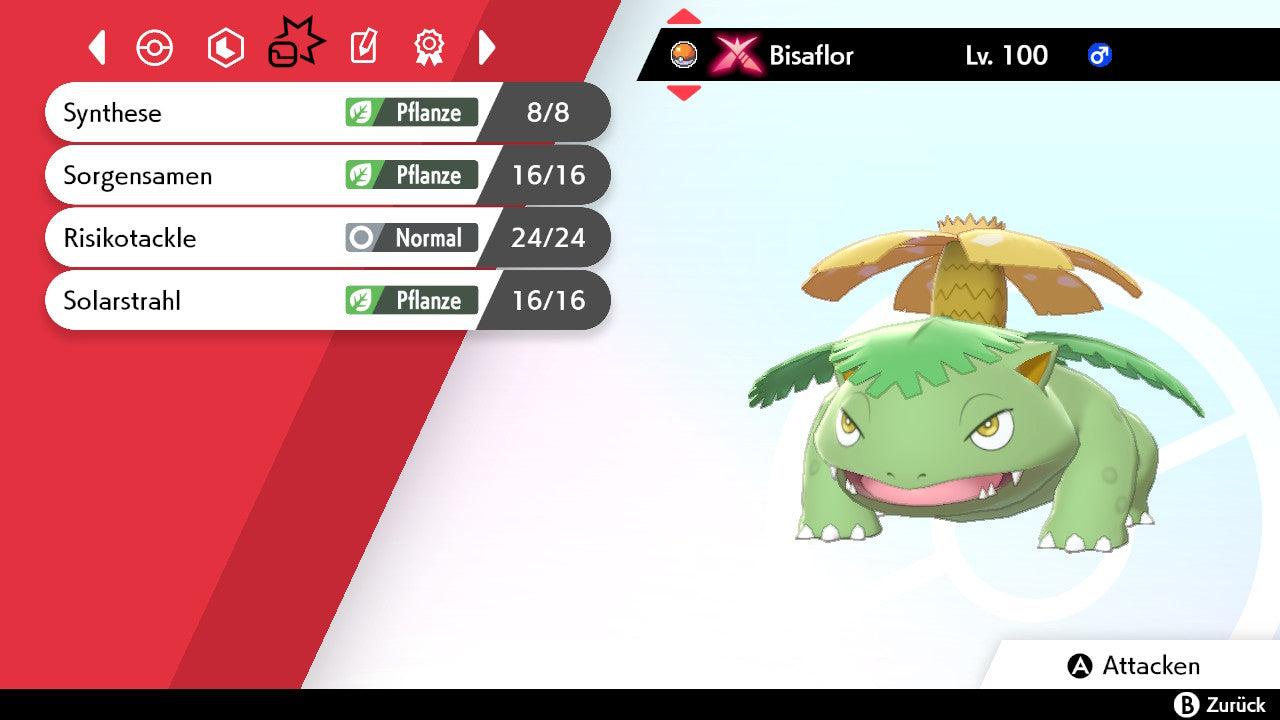Screen dimensions: 1280x720
Task: Open the trainer memo notepad tab
Action: [363, 47]
